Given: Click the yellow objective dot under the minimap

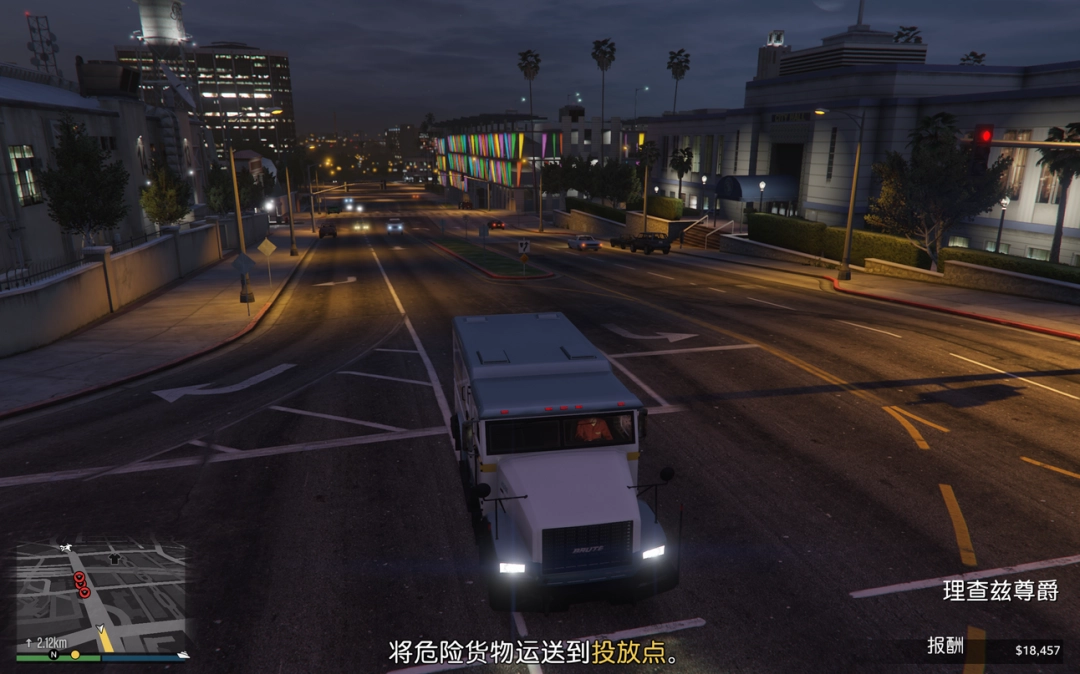Looking at the screenshot, I should pyautogui.click(x=75, y=655).
